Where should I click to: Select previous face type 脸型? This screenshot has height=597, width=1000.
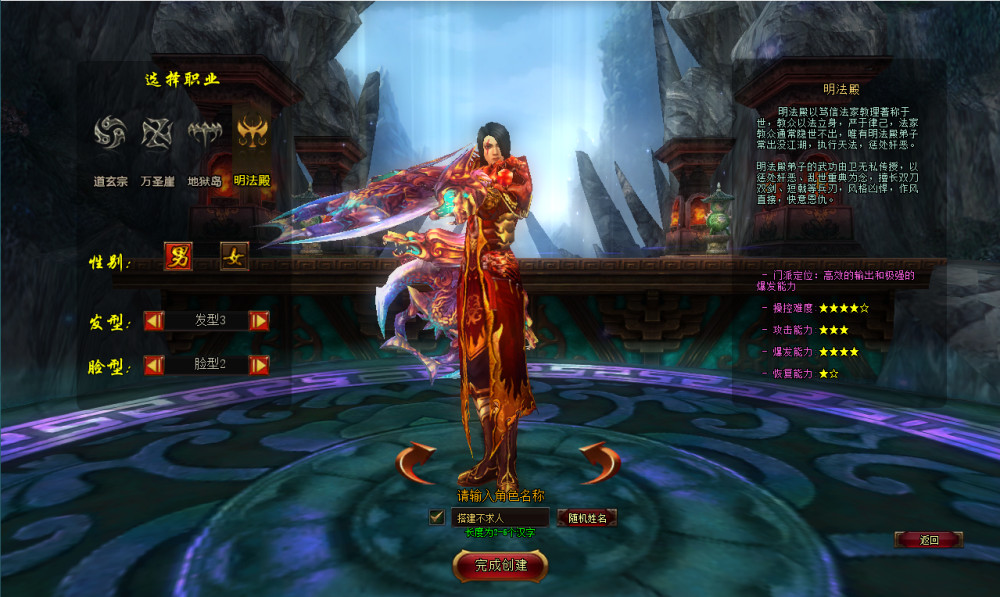[154, 365]
